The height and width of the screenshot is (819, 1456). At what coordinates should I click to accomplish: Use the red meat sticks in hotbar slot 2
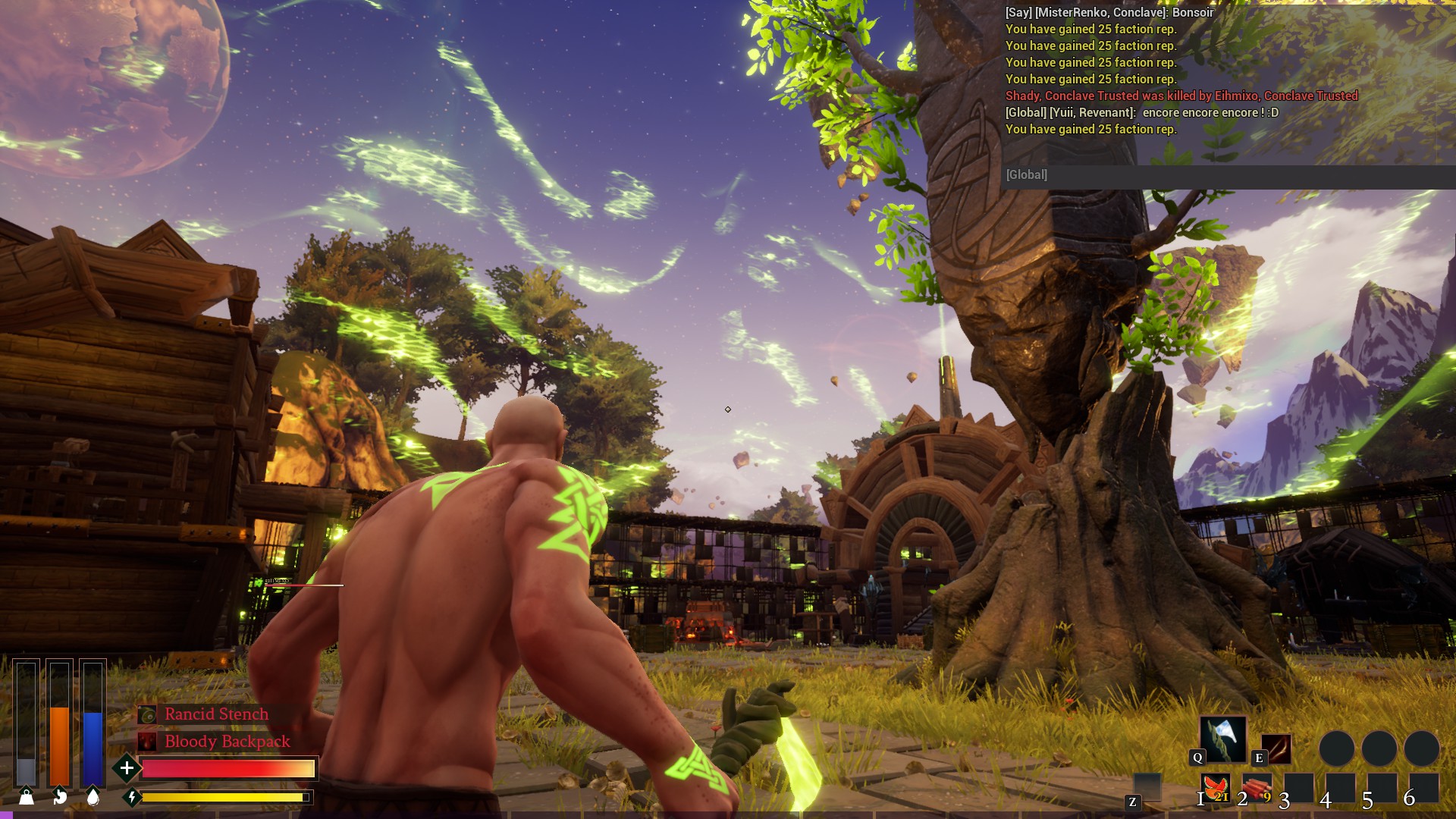1257,788
